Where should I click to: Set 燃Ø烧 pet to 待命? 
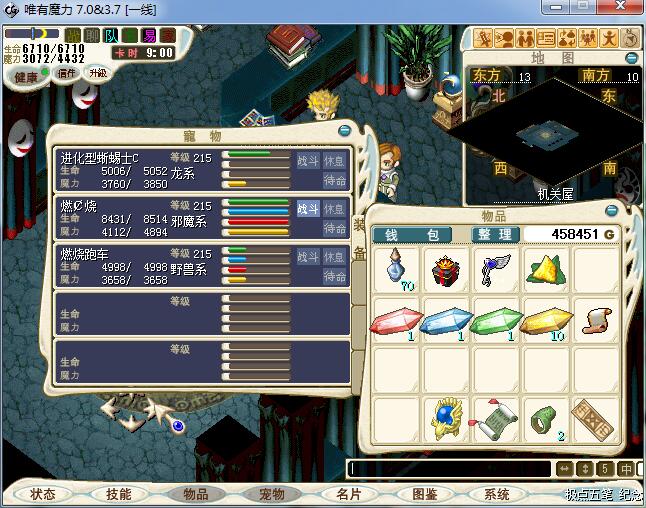click(x=335, y=228)
